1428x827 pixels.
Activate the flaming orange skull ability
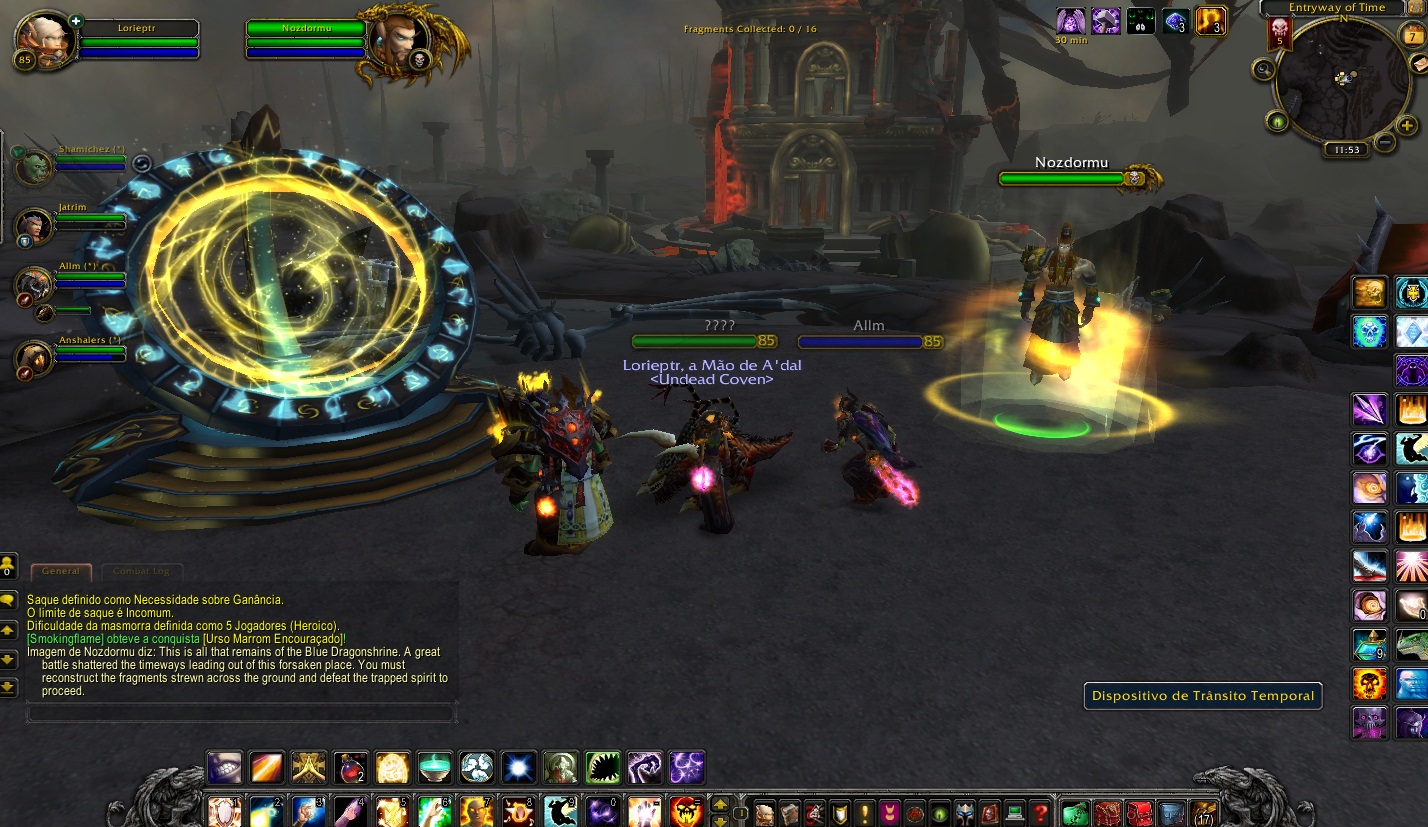click(1369, 684)
